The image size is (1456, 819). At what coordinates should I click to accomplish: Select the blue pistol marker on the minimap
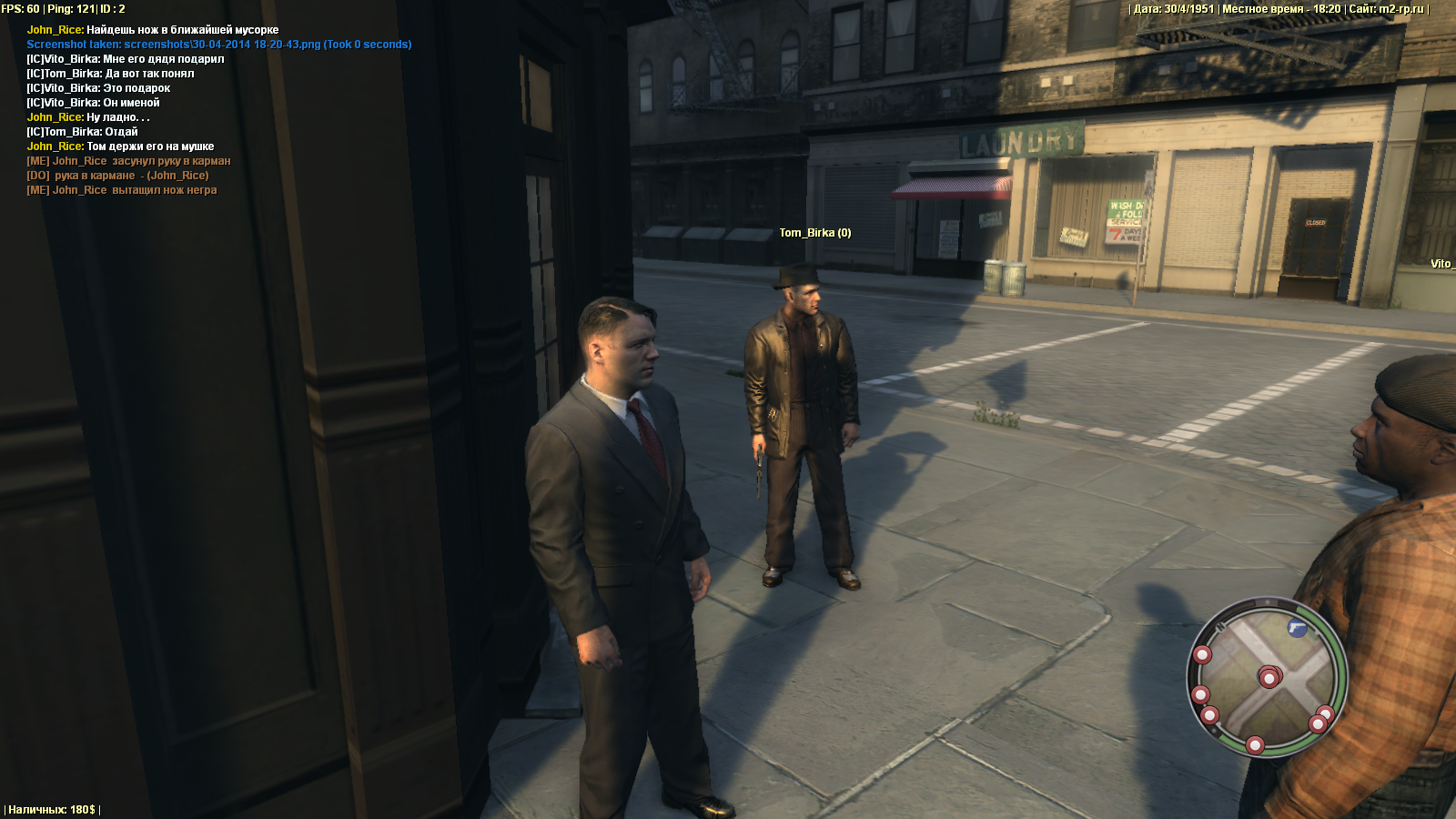[x=1297, y=628]
